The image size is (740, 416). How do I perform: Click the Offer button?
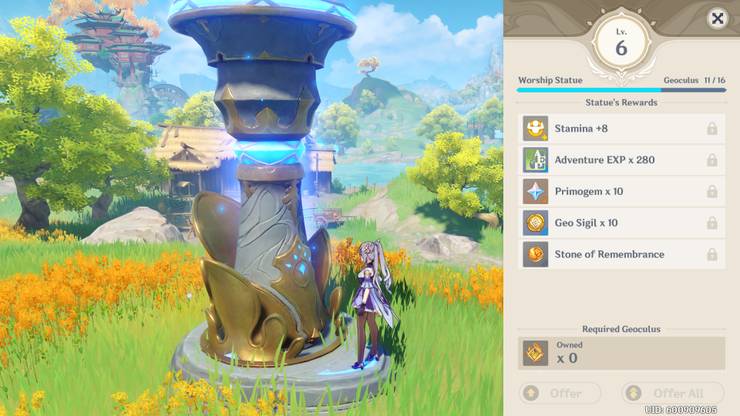(560, 393)
